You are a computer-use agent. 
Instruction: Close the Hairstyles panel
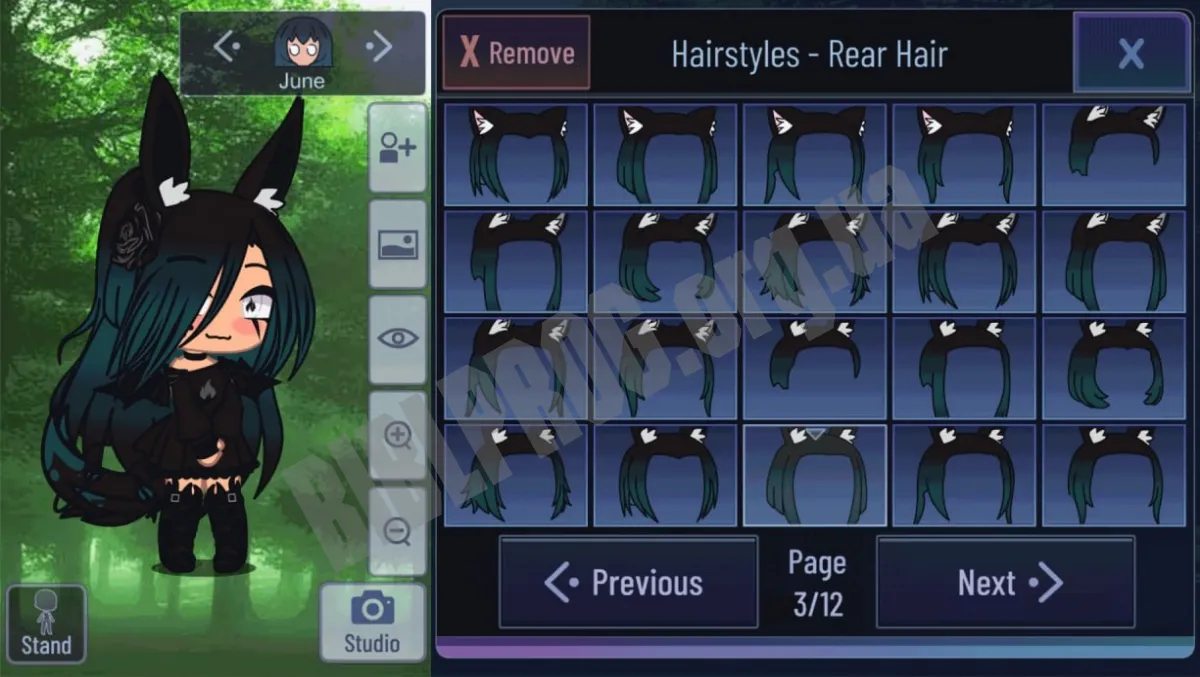1130,53
